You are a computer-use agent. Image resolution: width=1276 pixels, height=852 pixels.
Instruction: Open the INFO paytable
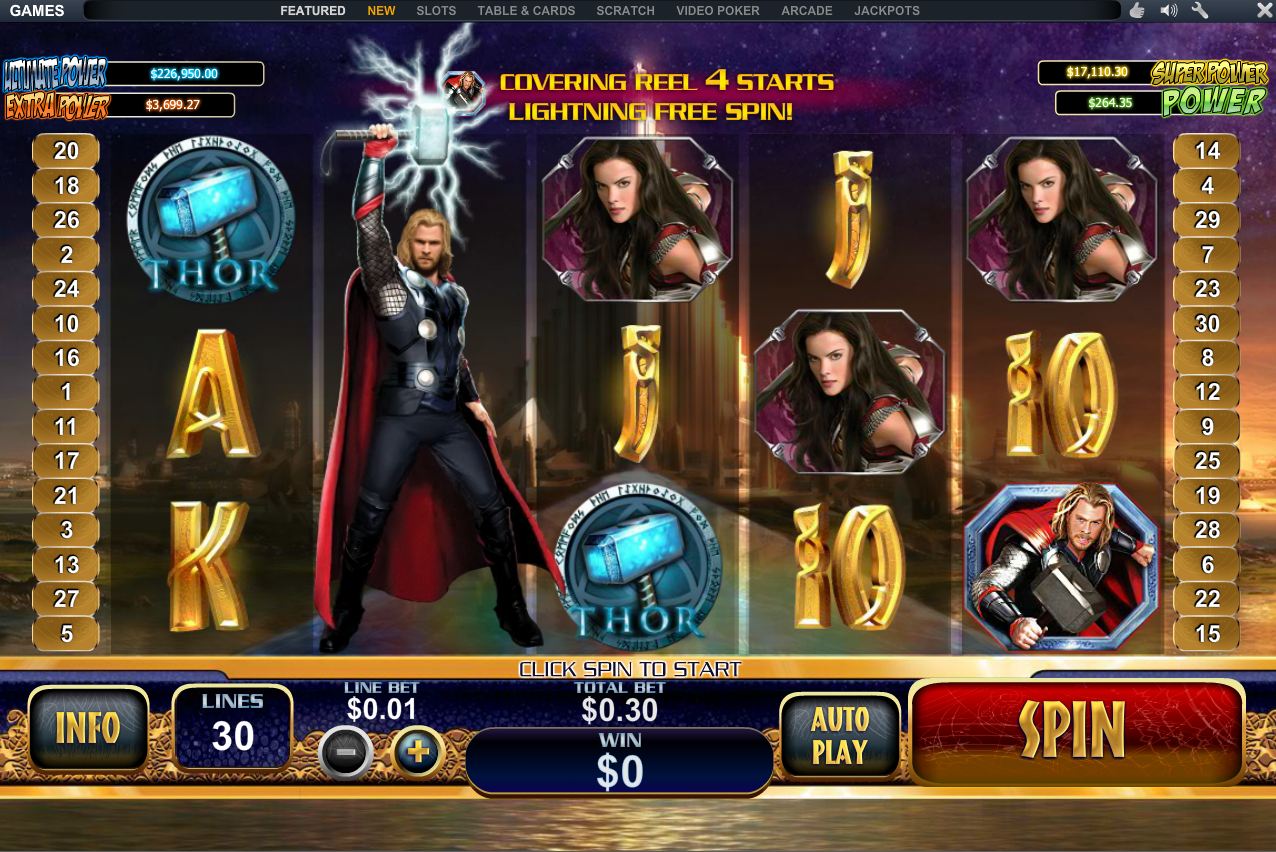(88, 729)
